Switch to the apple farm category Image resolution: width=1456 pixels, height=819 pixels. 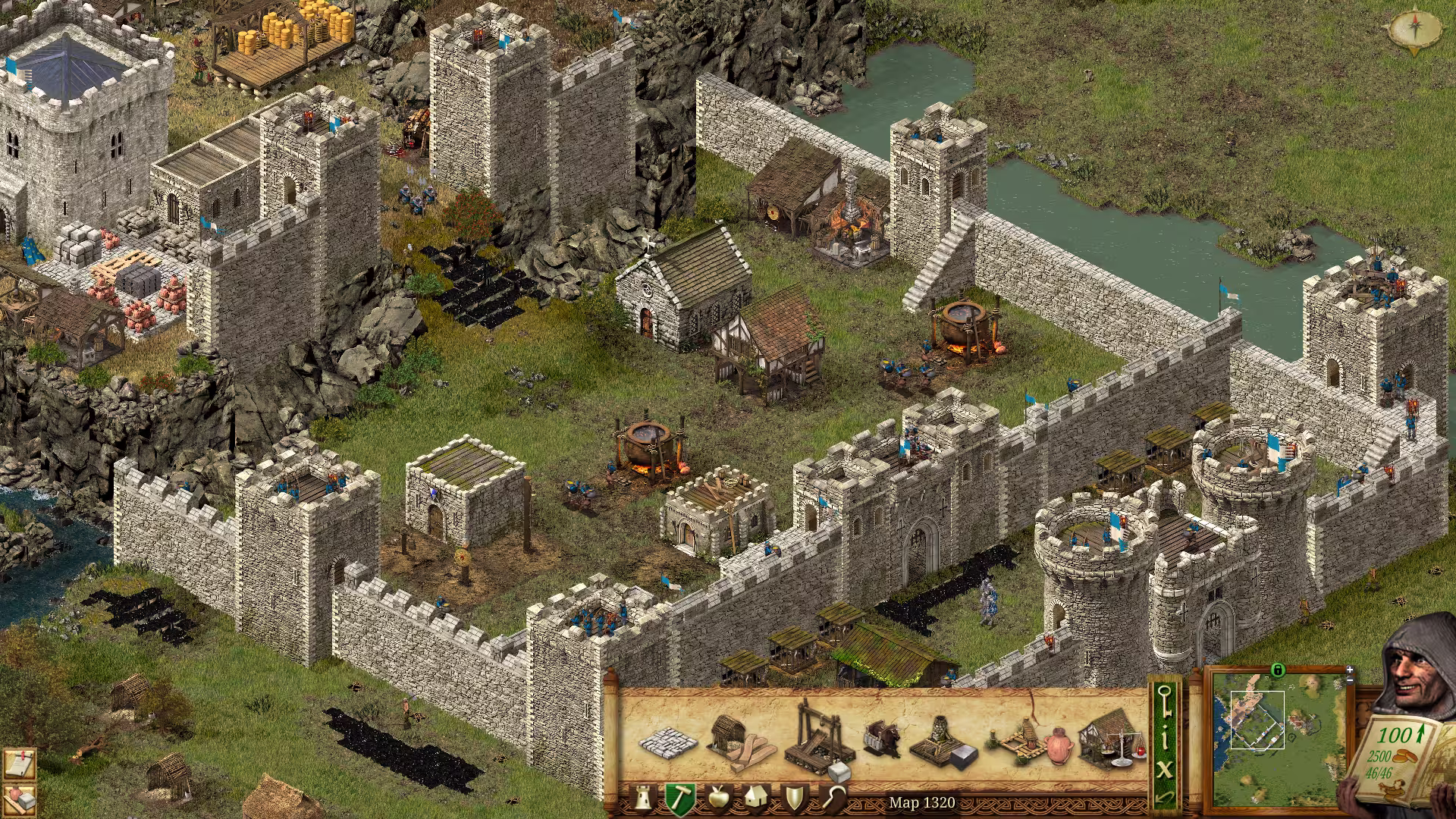click(x=717, y=799)
